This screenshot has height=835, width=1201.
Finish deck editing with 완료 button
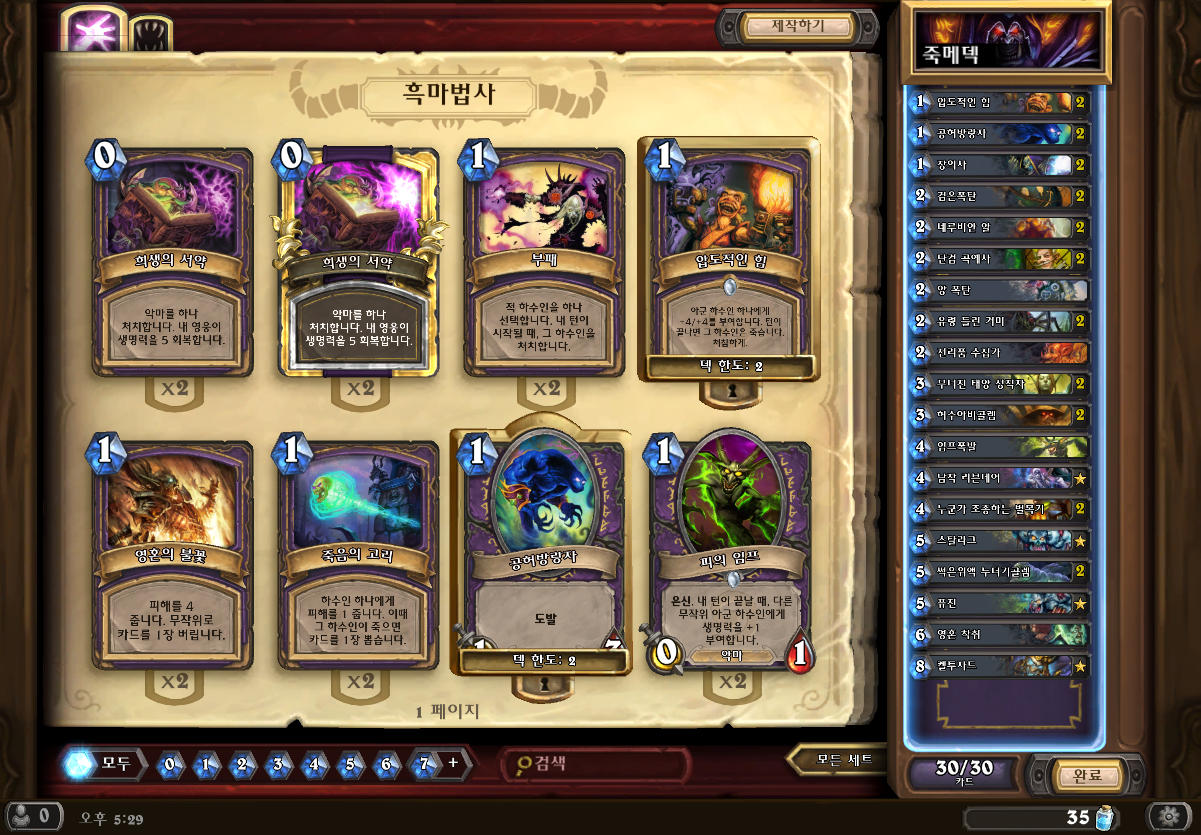tap(1086, 776)
